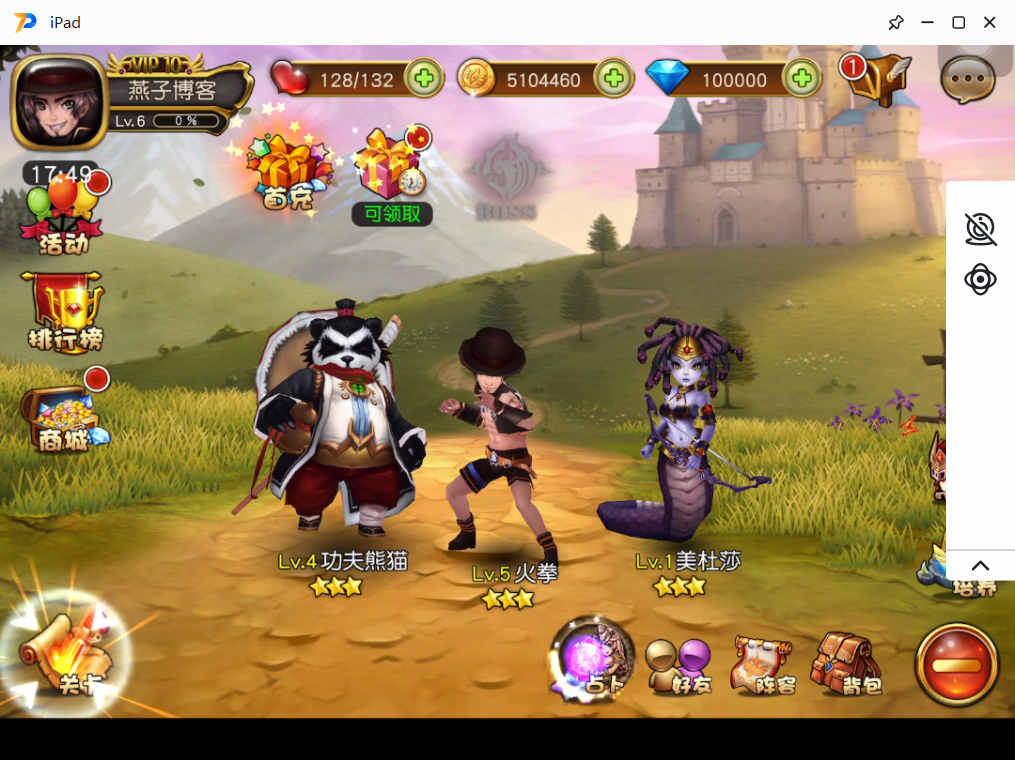Viewport: 1015px width, 760px height.
Task: Open the 阵容 lineup menu
Action: [763, 664]
